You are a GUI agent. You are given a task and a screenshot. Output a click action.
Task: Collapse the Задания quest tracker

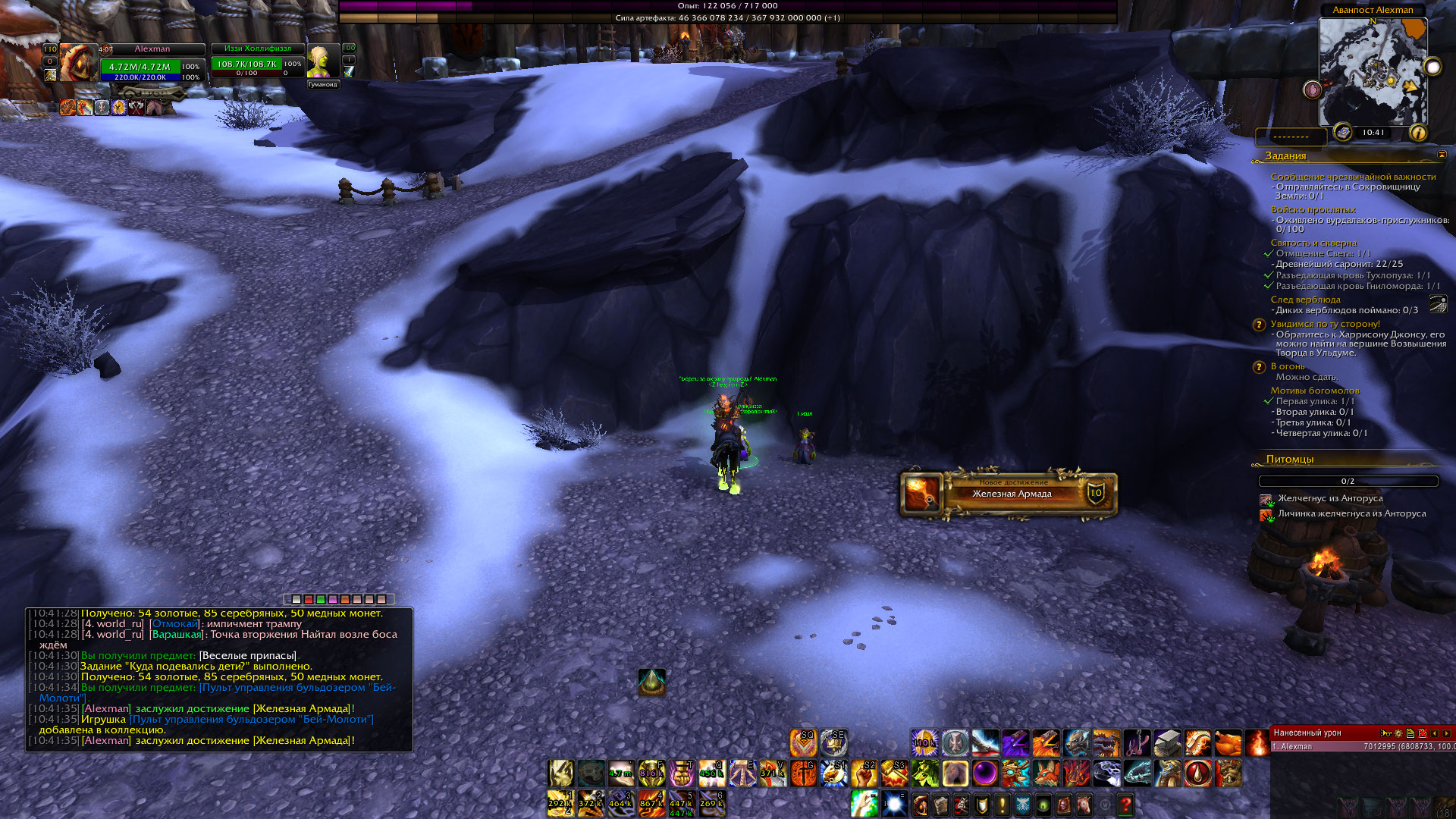click(1441, 155)
